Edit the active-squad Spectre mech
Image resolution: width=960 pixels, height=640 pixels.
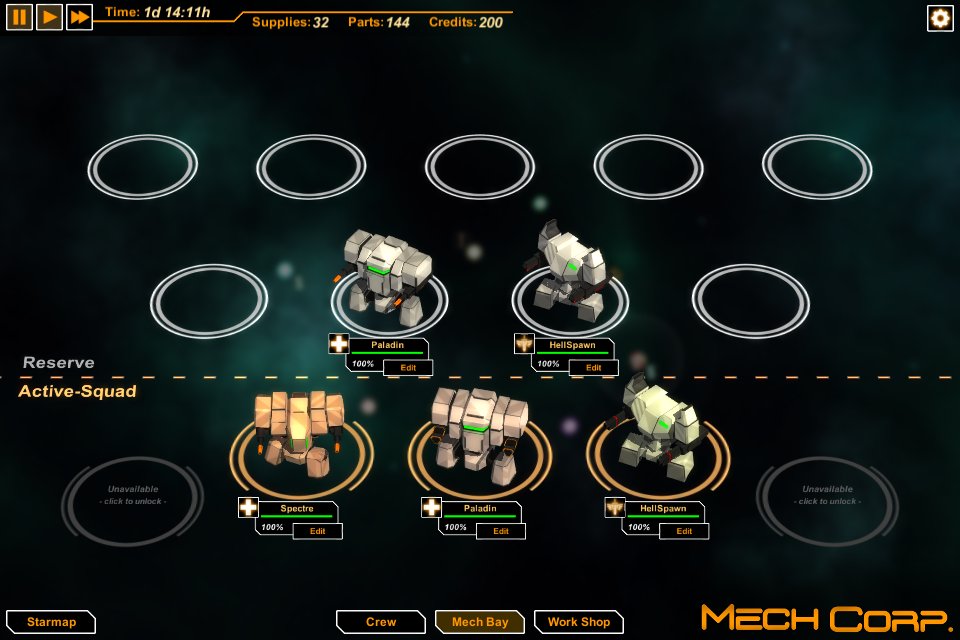click(317, 531)
